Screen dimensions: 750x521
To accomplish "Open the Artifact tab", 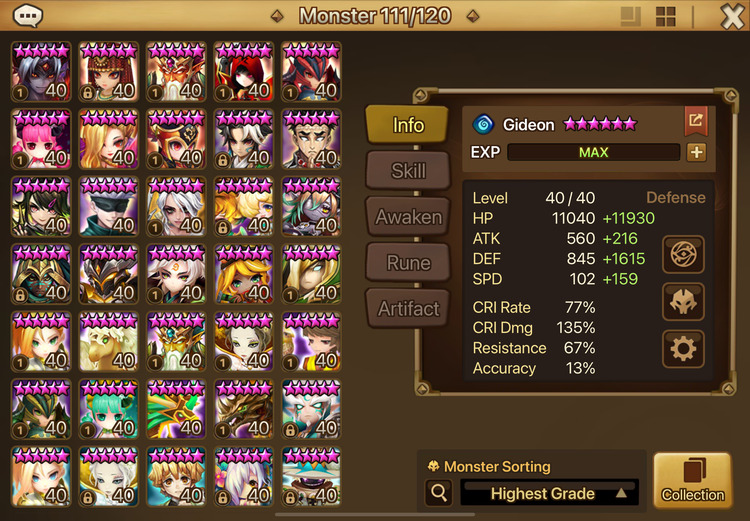I will 407,309.
